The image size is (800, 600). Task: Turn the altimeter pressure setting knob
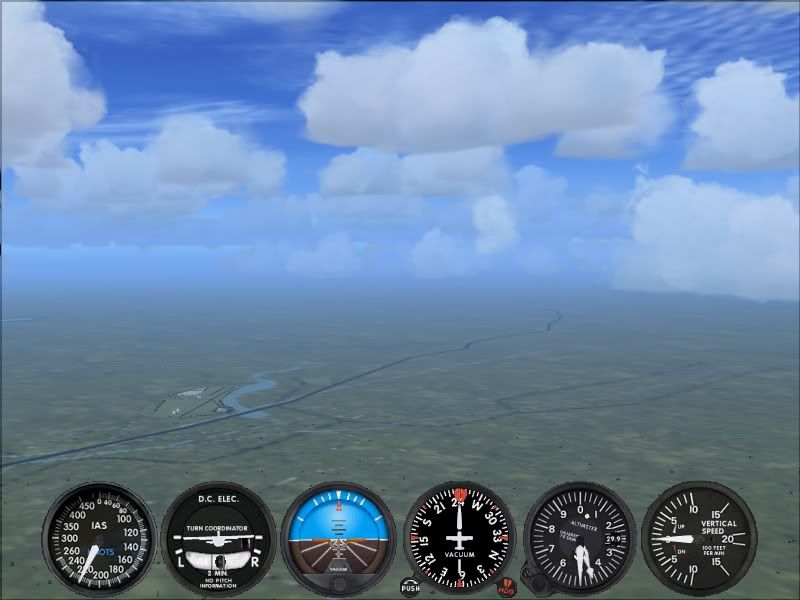[539, 582]
